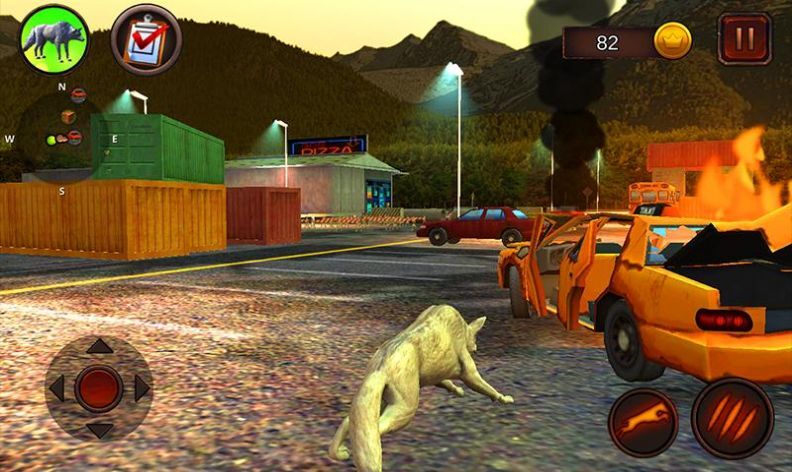
Task: Use the claw slash attack button
Action: tap(732, 418)
